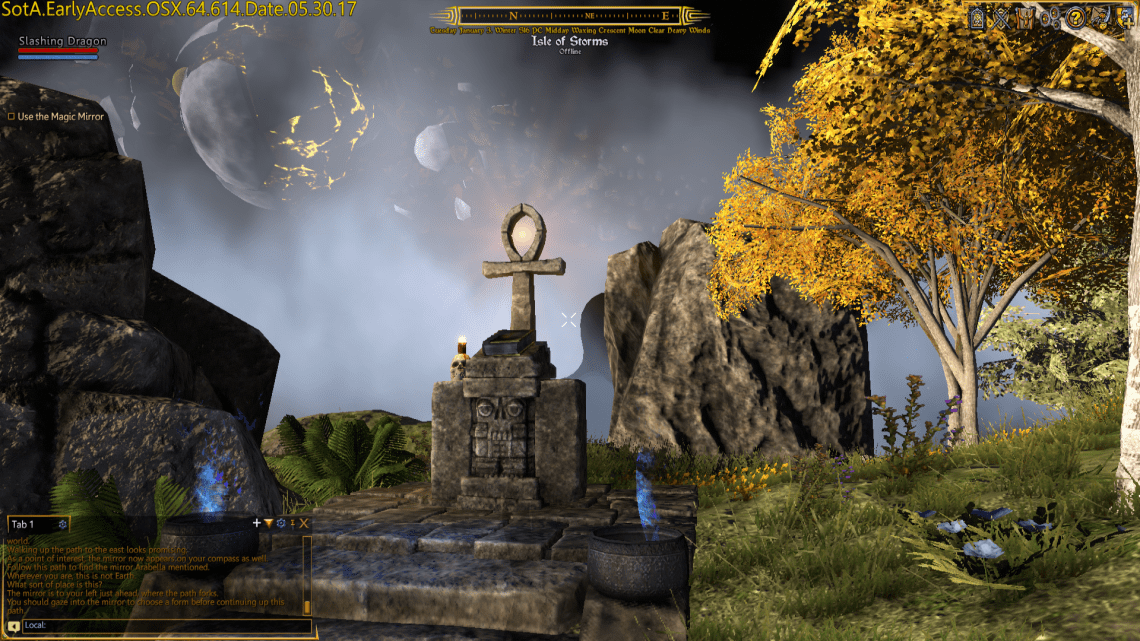
Task: Open the crossed swords skills icon
Action: [x=1001, y=18]
